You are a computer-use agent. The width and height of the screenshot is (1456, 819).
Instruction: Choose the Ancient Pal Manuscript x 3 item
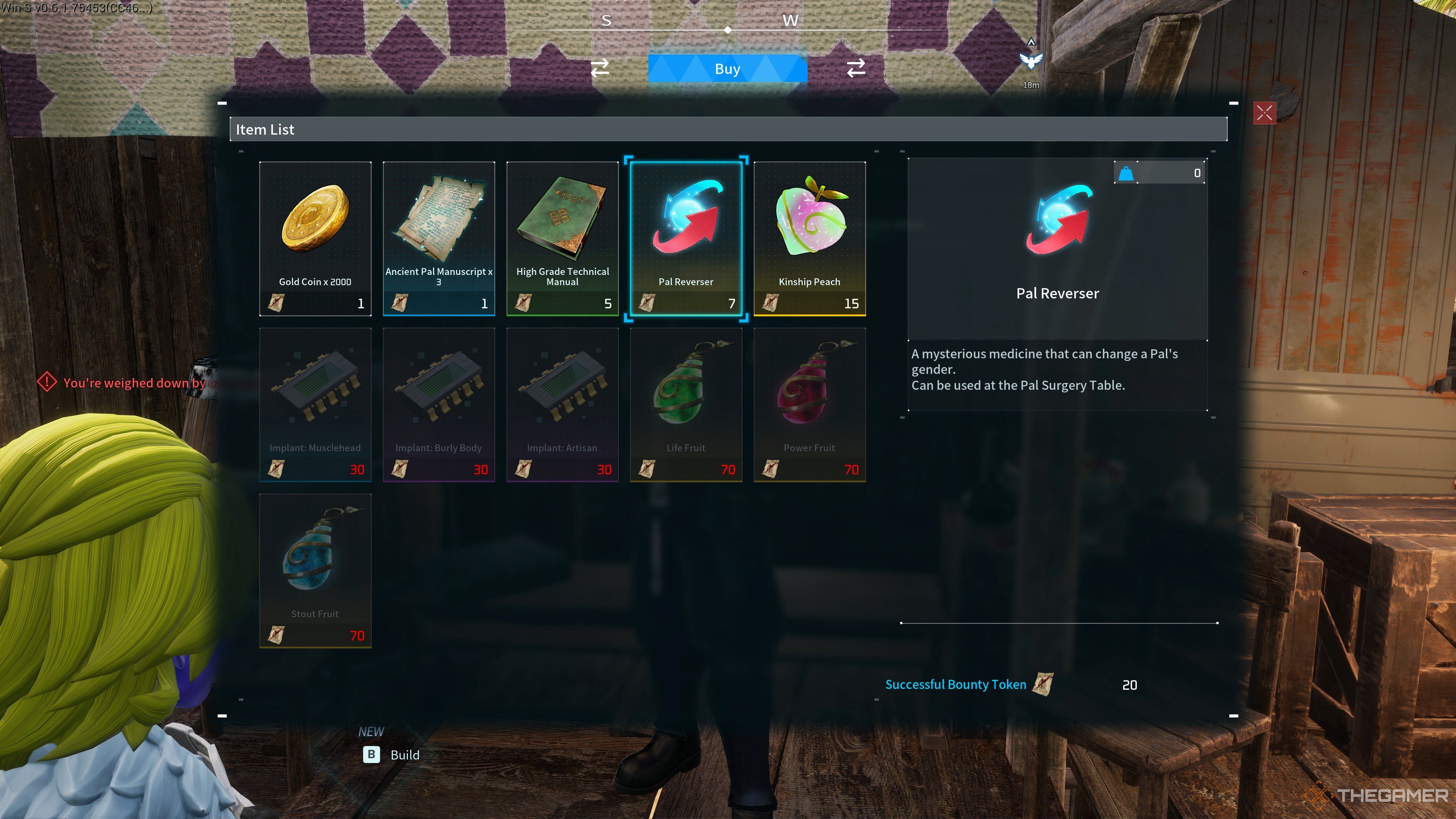(439, 238)
